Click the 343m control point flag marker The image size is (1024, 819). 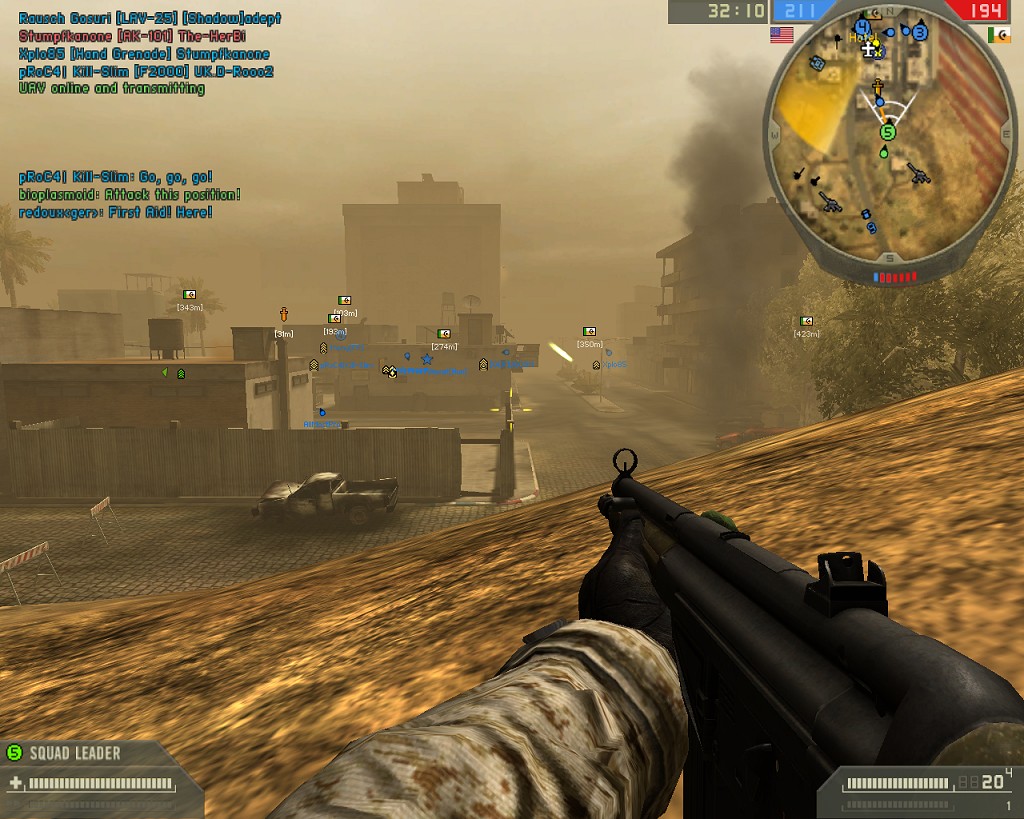click(189, 295)
